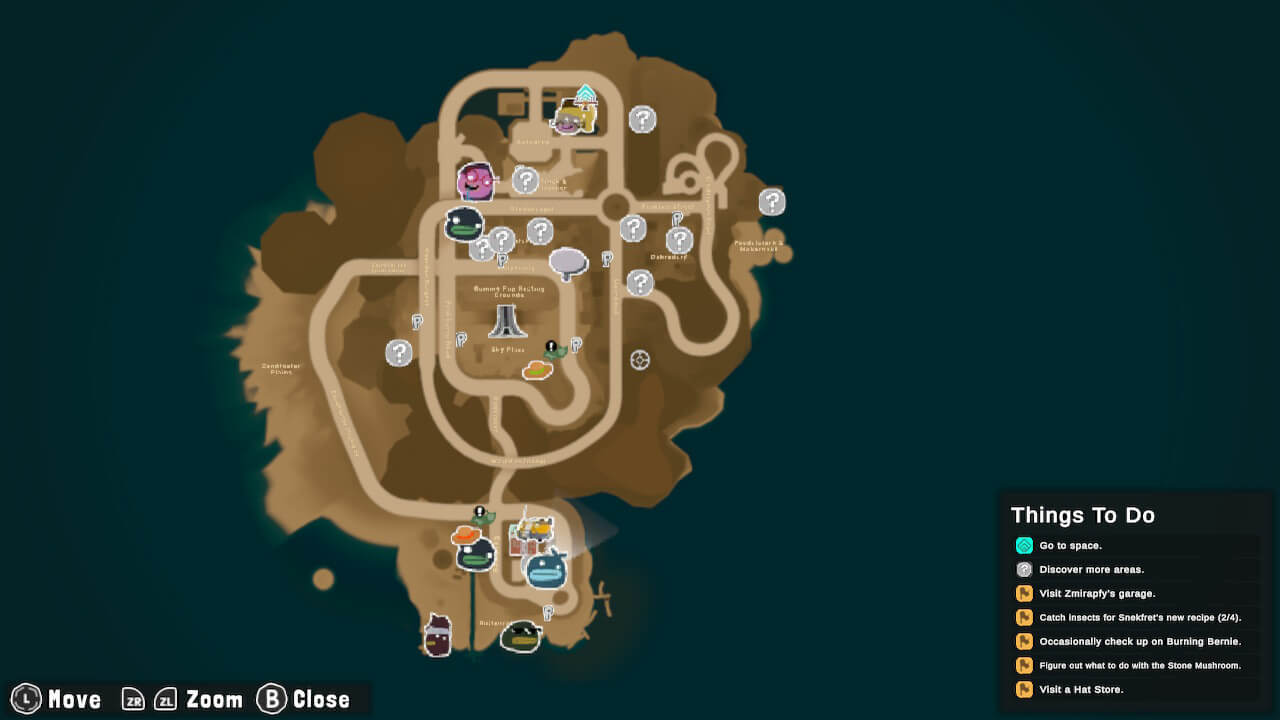Screen dimensions: 1280x720
Task: Click the purple thought bubble map marker
Action: coord(567,262)
